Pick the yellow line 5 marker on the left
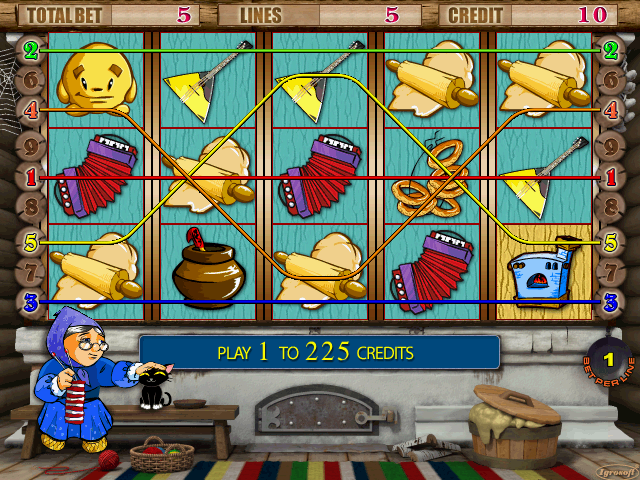640x480 pixels. (31, 241)
